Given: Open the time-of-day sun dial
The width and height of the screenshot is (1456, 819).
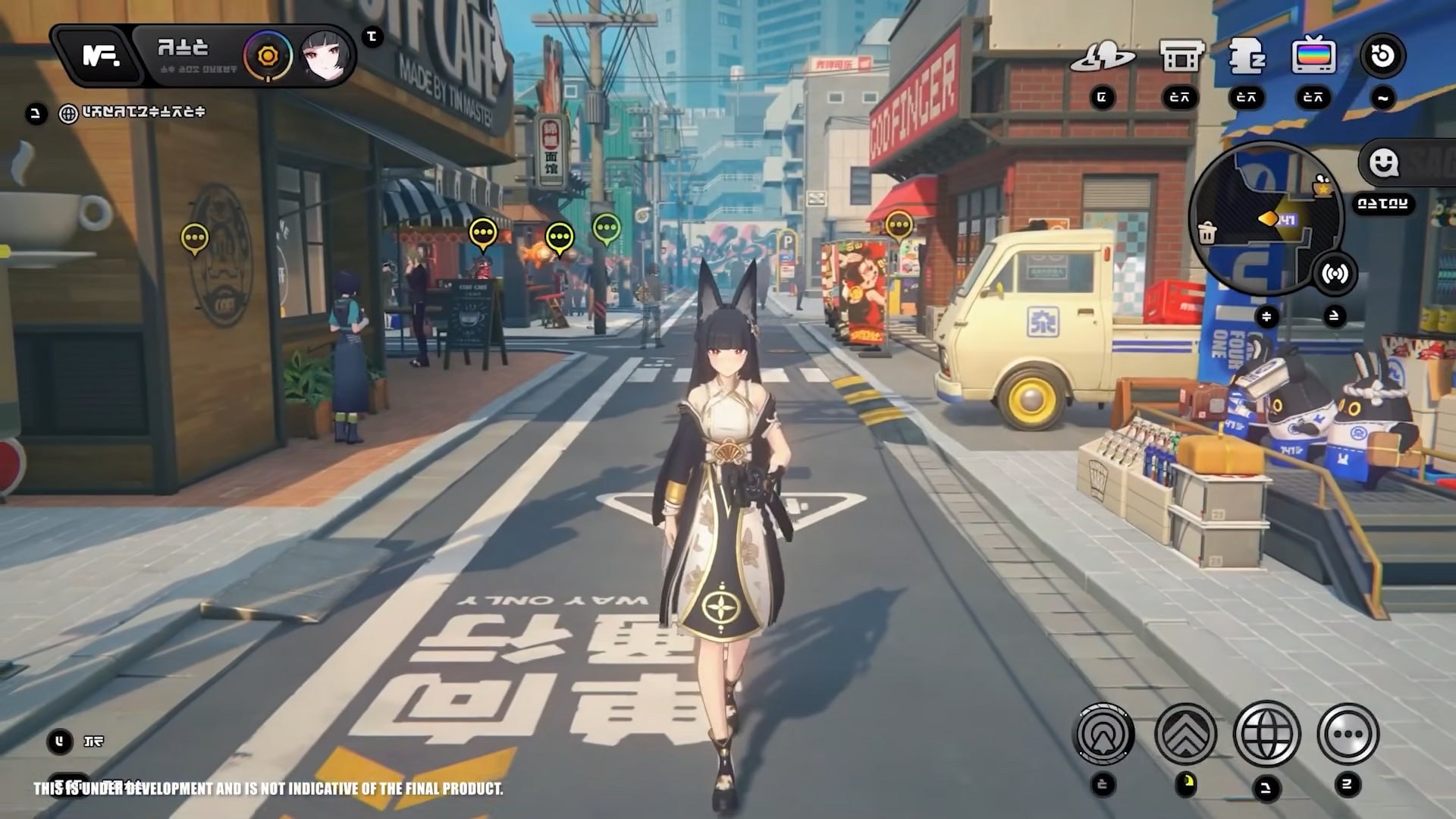Looking at the screenshot, I should point(268,56).
